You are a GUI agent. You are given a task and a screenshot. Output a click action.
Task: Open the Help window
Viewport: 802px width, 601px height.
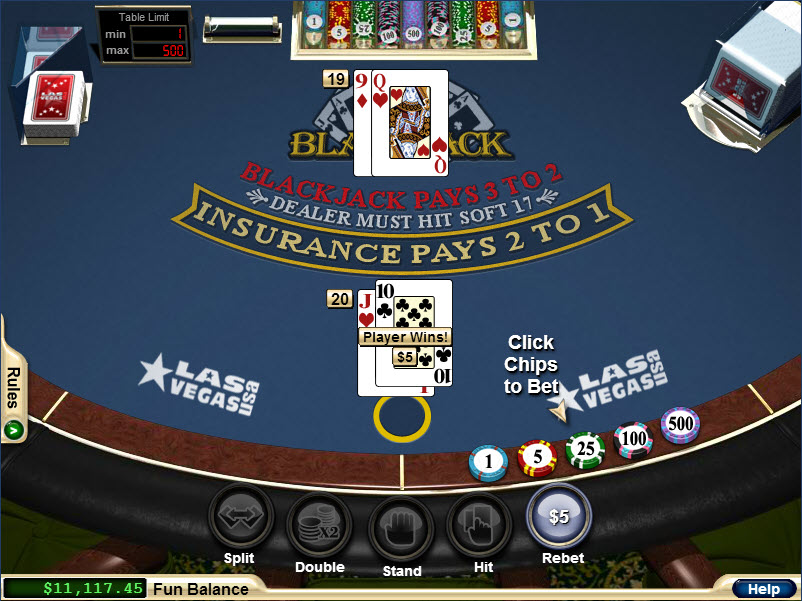point(763,590)
